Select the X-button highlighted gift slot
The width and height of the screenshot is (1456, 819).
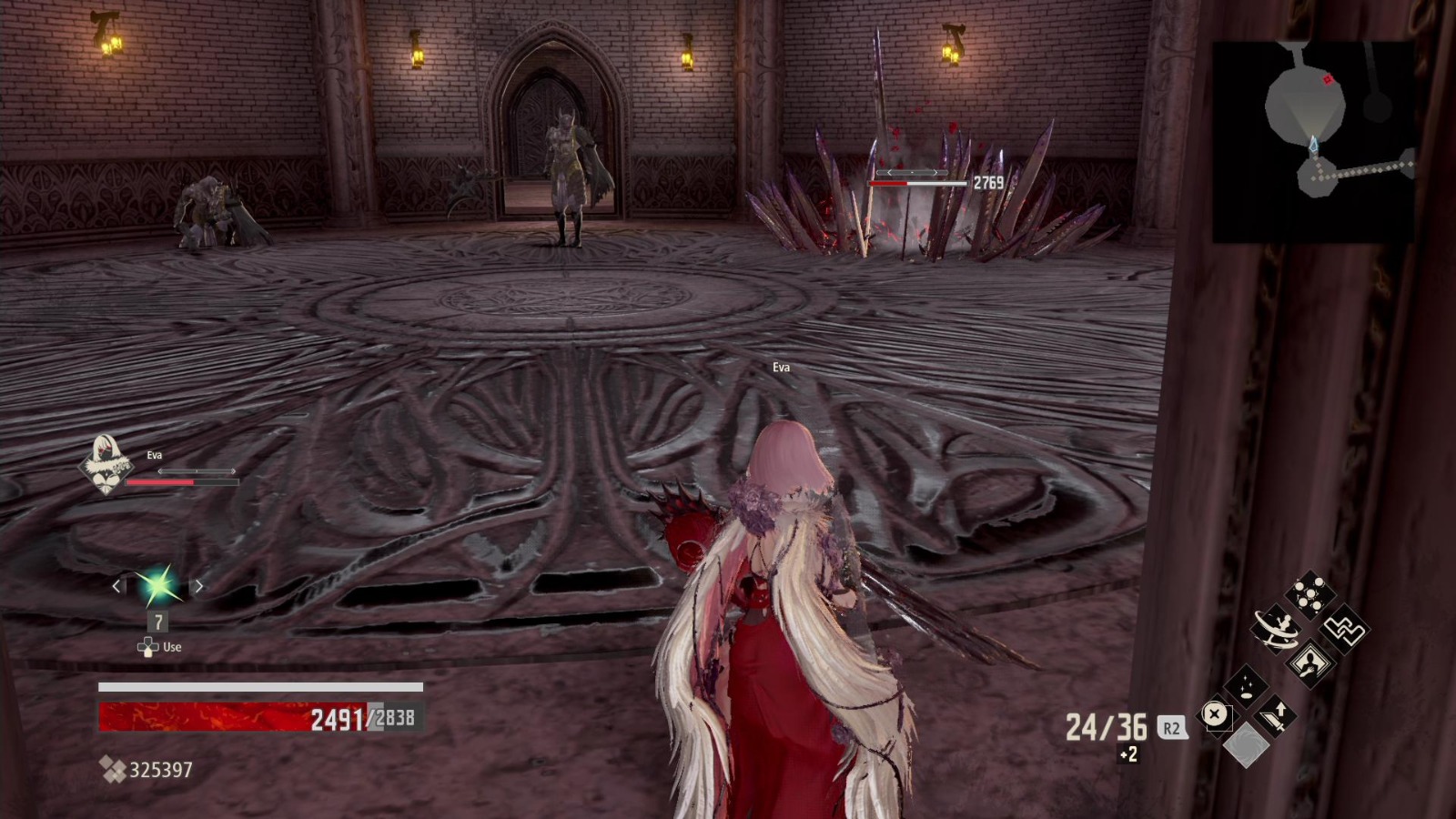point(1214,715)
